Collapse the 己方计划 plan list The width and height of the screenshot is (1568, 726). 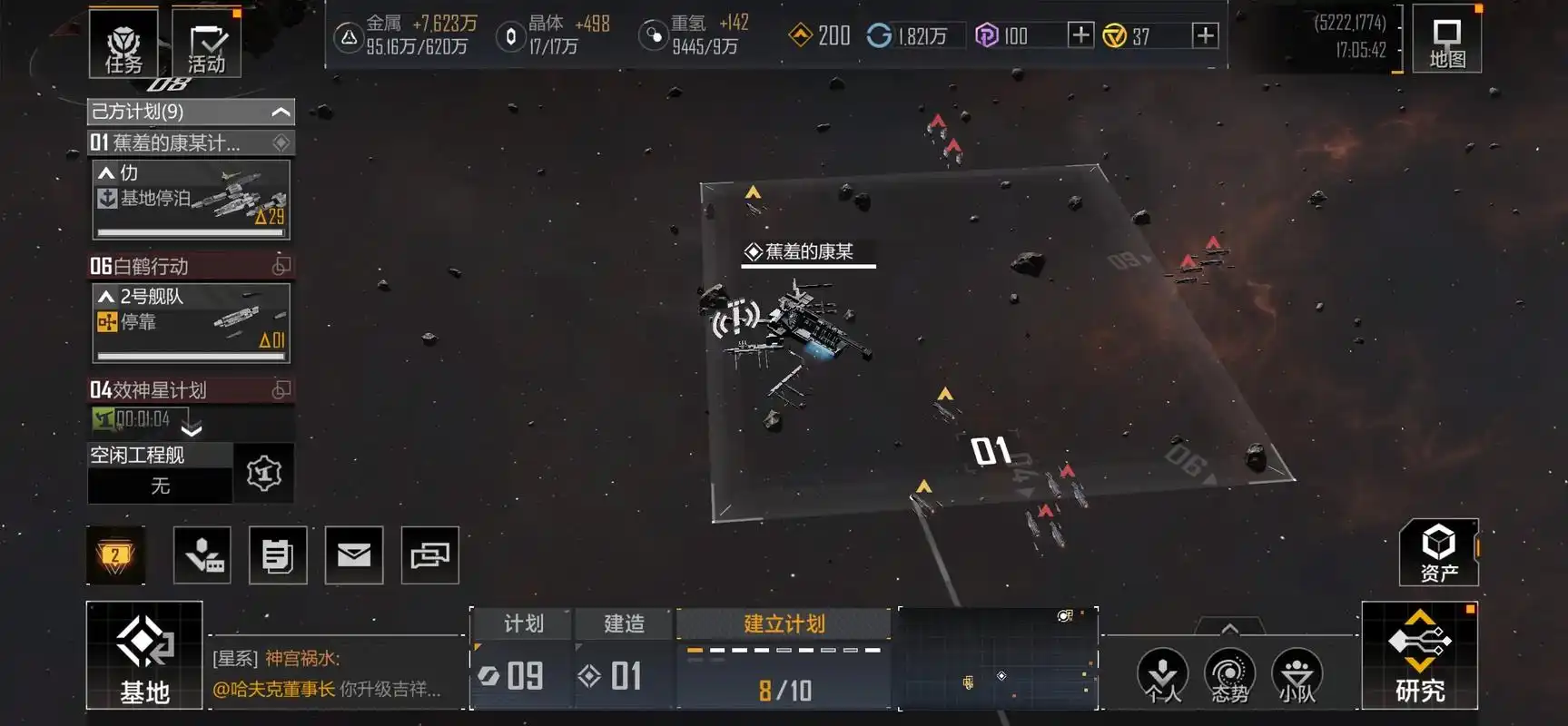(x=281, y=112)
